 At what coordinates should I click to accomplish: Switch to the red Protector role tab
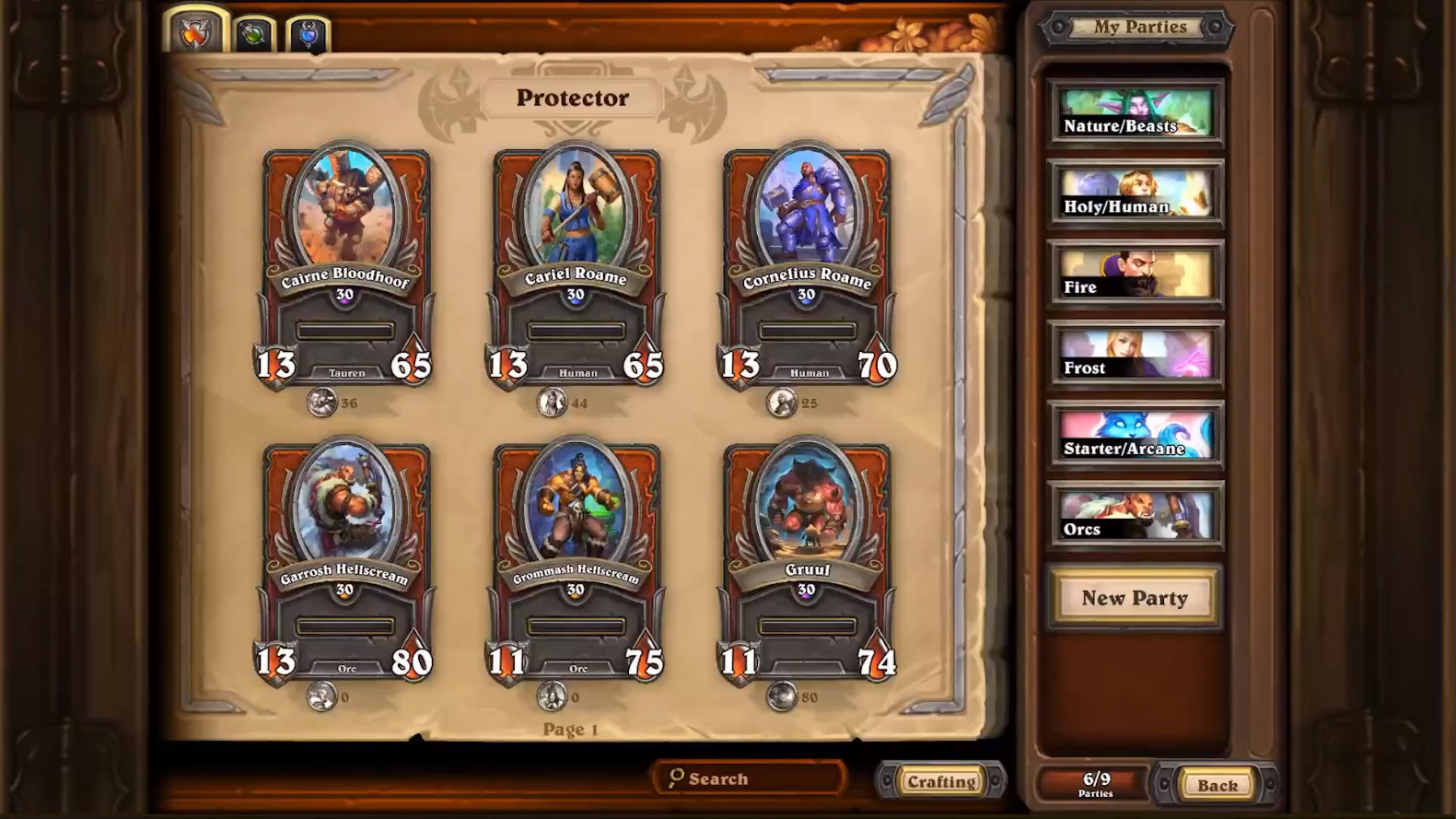coord(195,33)
